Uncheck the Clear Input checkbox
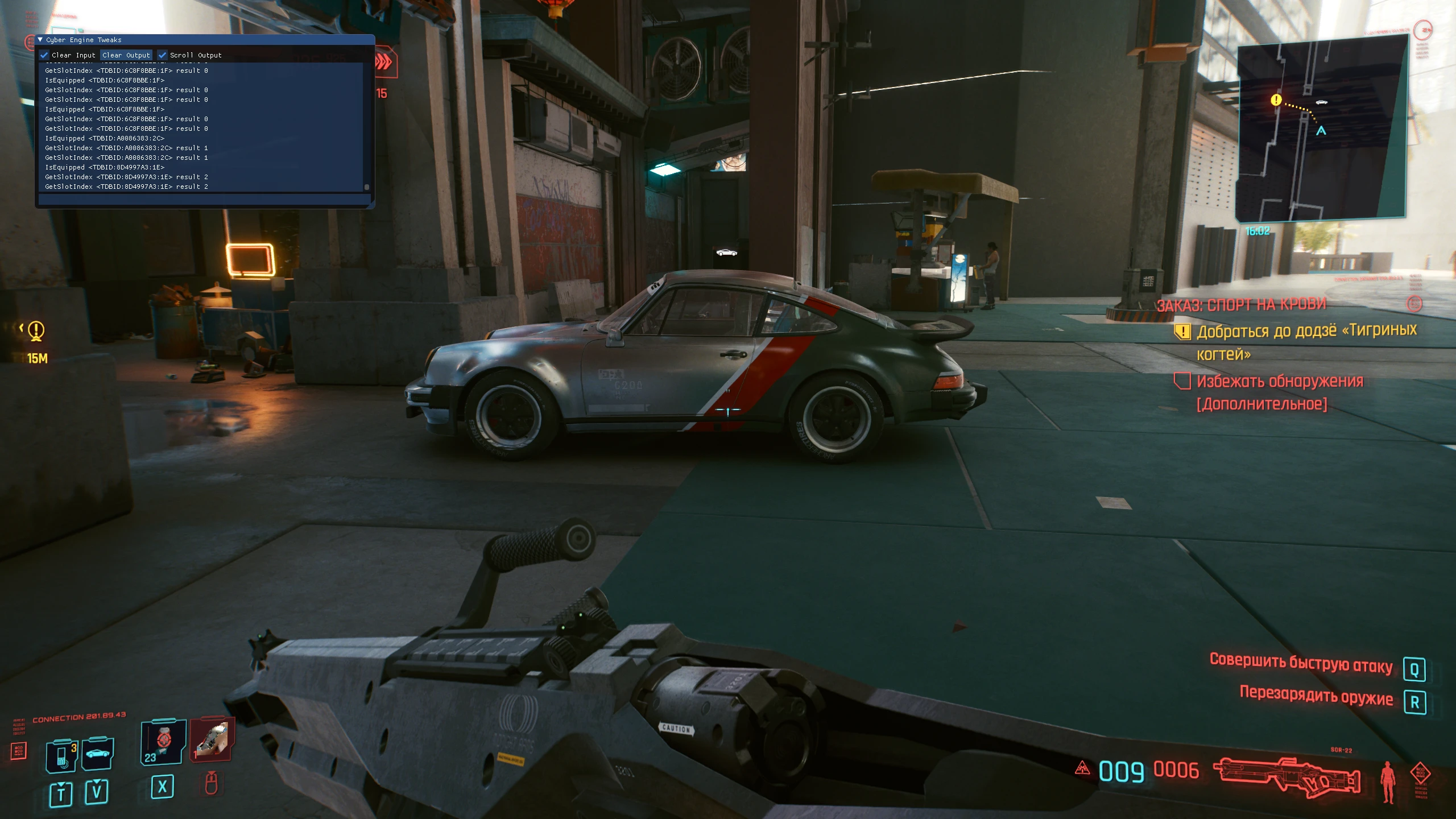 pos(44,55)
